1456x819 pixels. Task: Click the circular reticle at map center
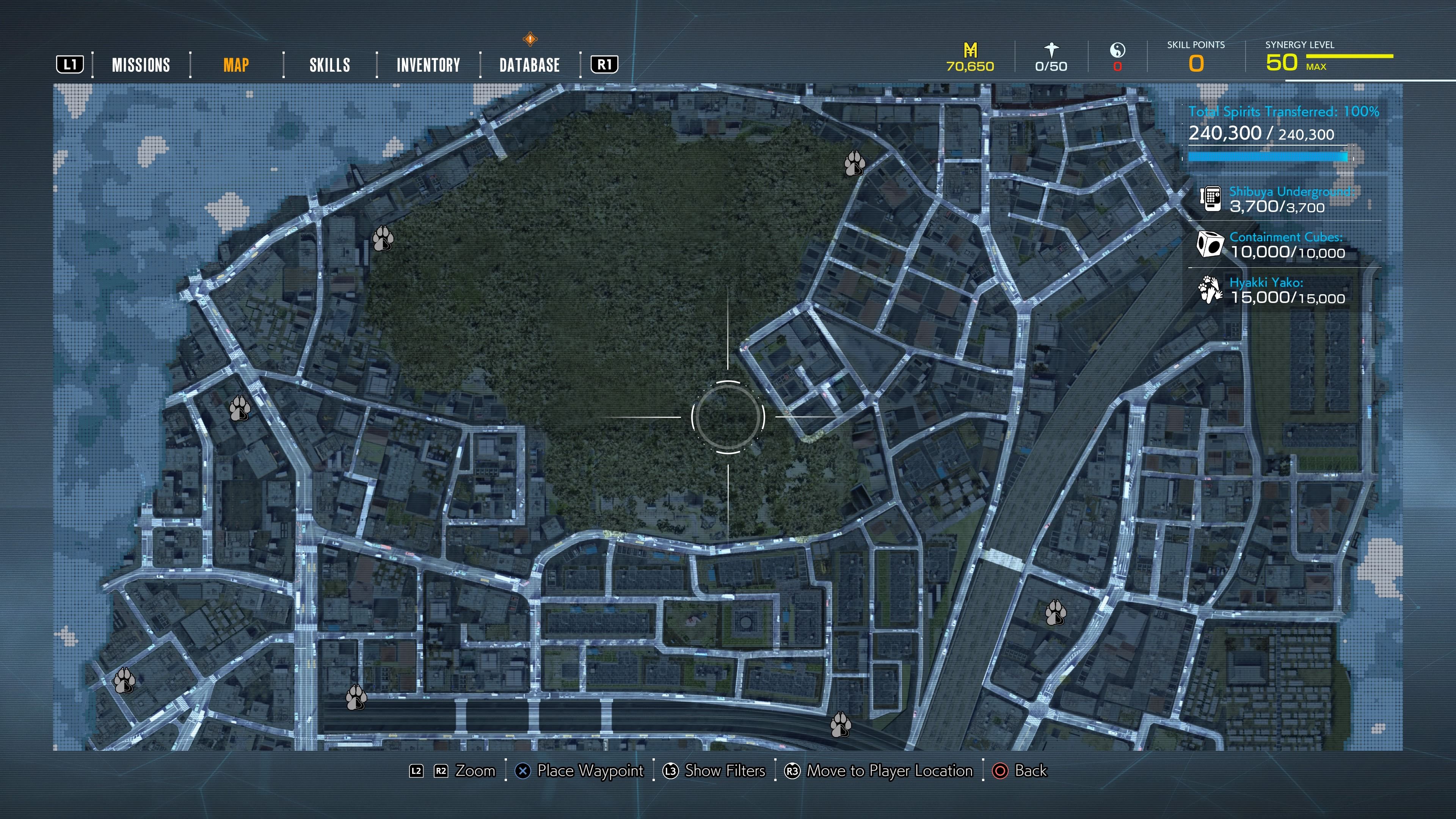click(x=728, y=417)
